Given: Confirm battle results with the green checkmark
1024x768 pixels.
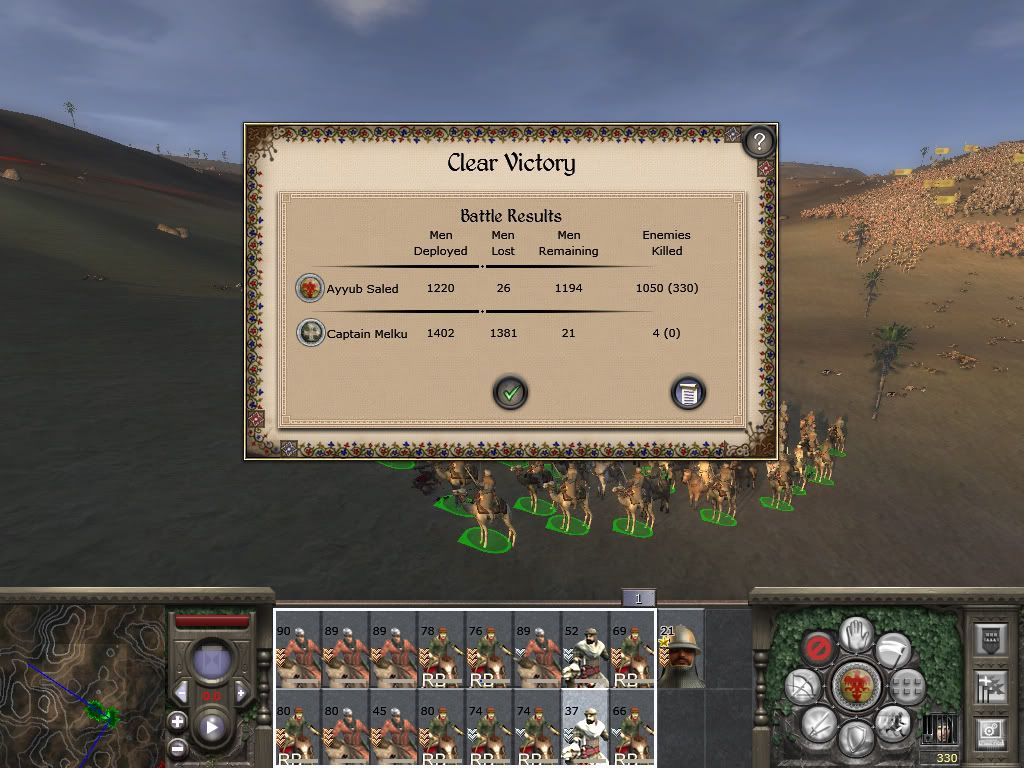Looking at the screenshot, I should (x=510, y=393).
